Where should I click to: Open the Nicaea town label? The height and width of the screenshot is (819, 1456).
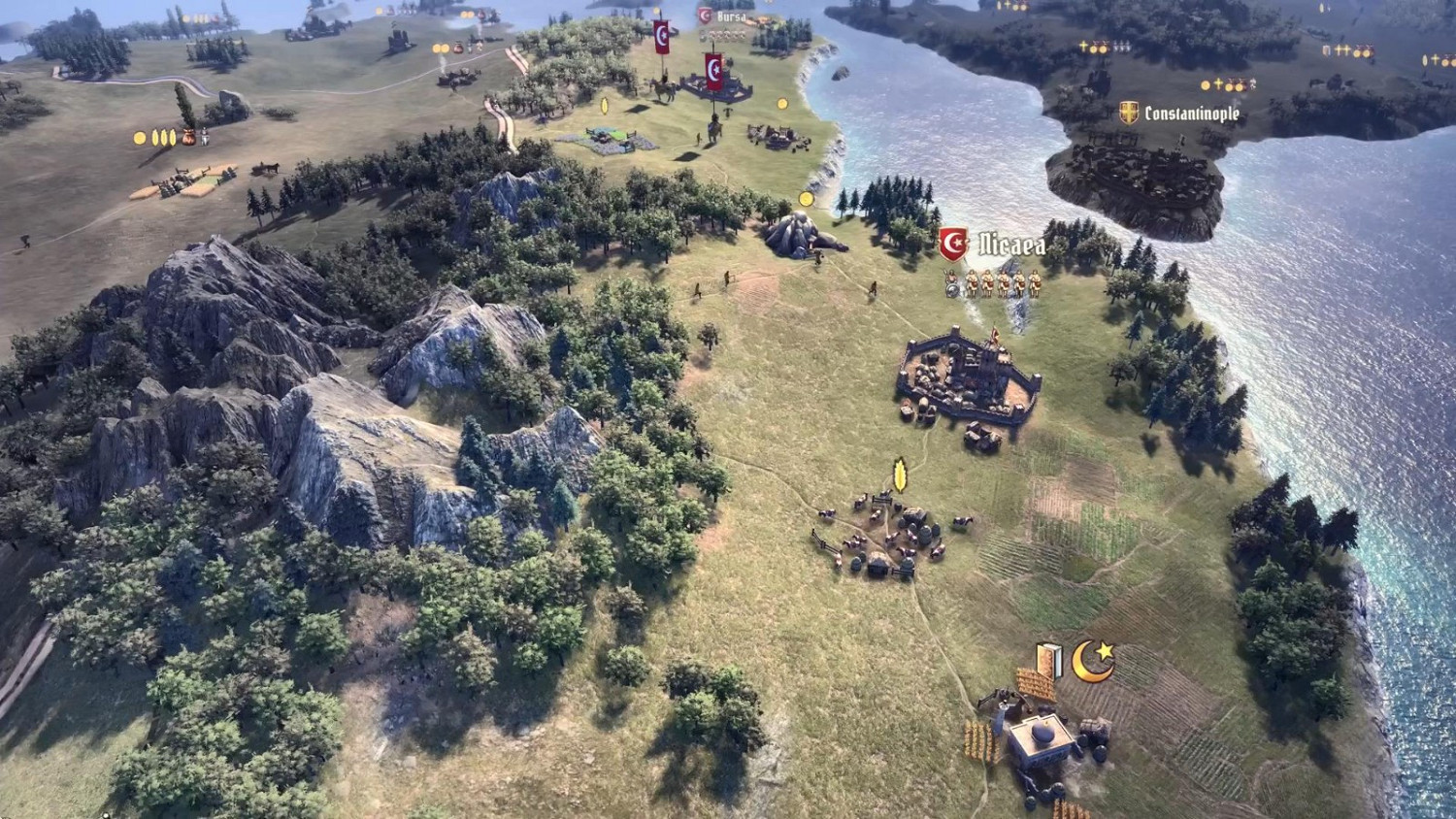[x=1009, y=246]
